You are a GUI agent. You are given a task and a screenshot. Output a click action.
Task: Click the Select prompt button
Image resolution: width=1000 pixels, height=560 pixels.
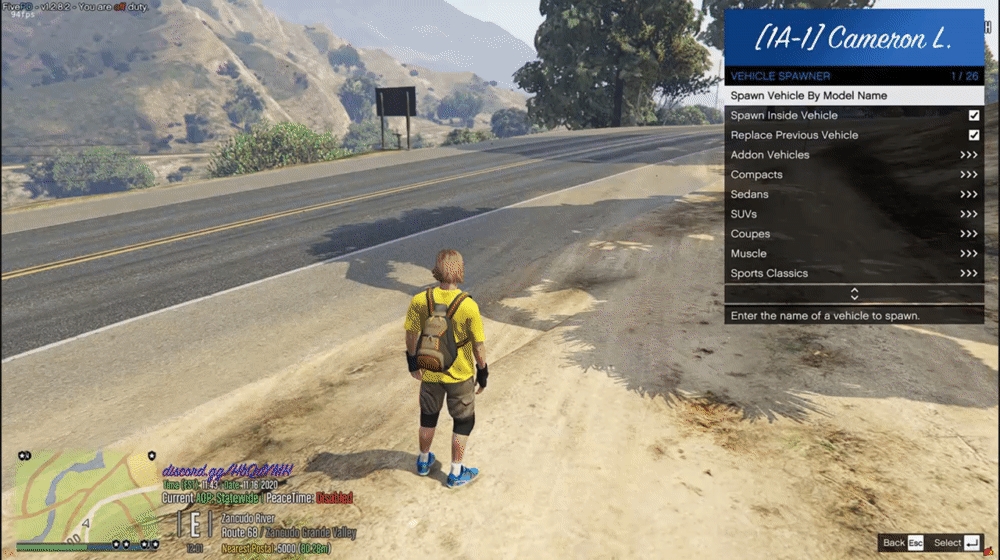pos(957,543)
